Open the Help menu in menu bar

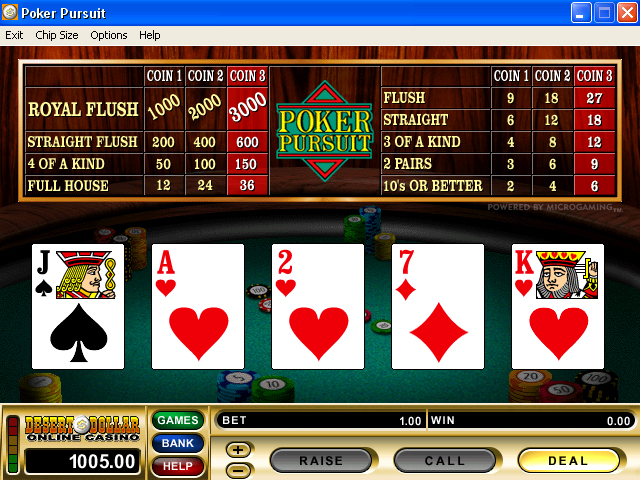pyautogui.click(x=150, y=35)
